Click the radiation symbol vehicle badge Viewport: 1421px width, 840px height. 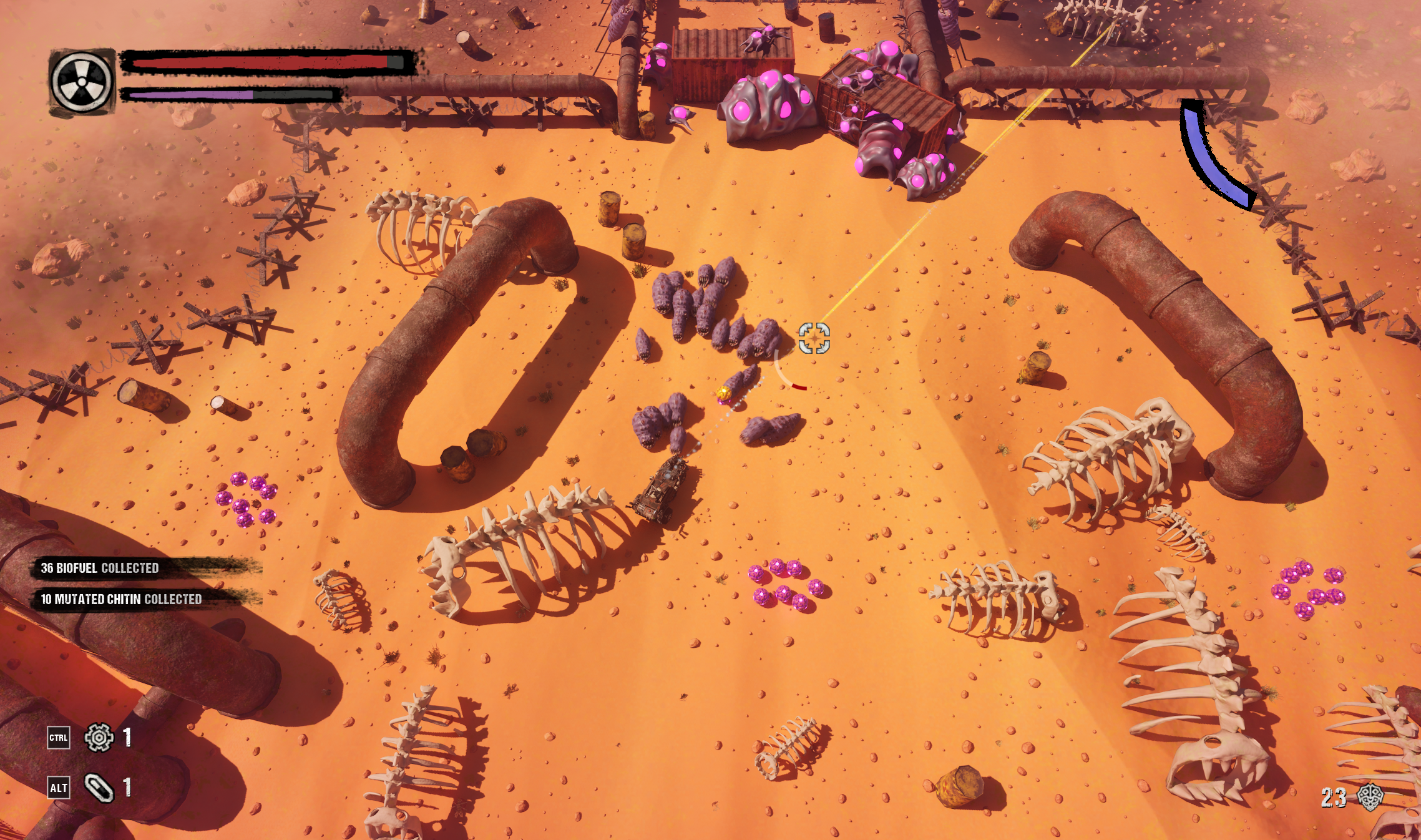[82, 82]
